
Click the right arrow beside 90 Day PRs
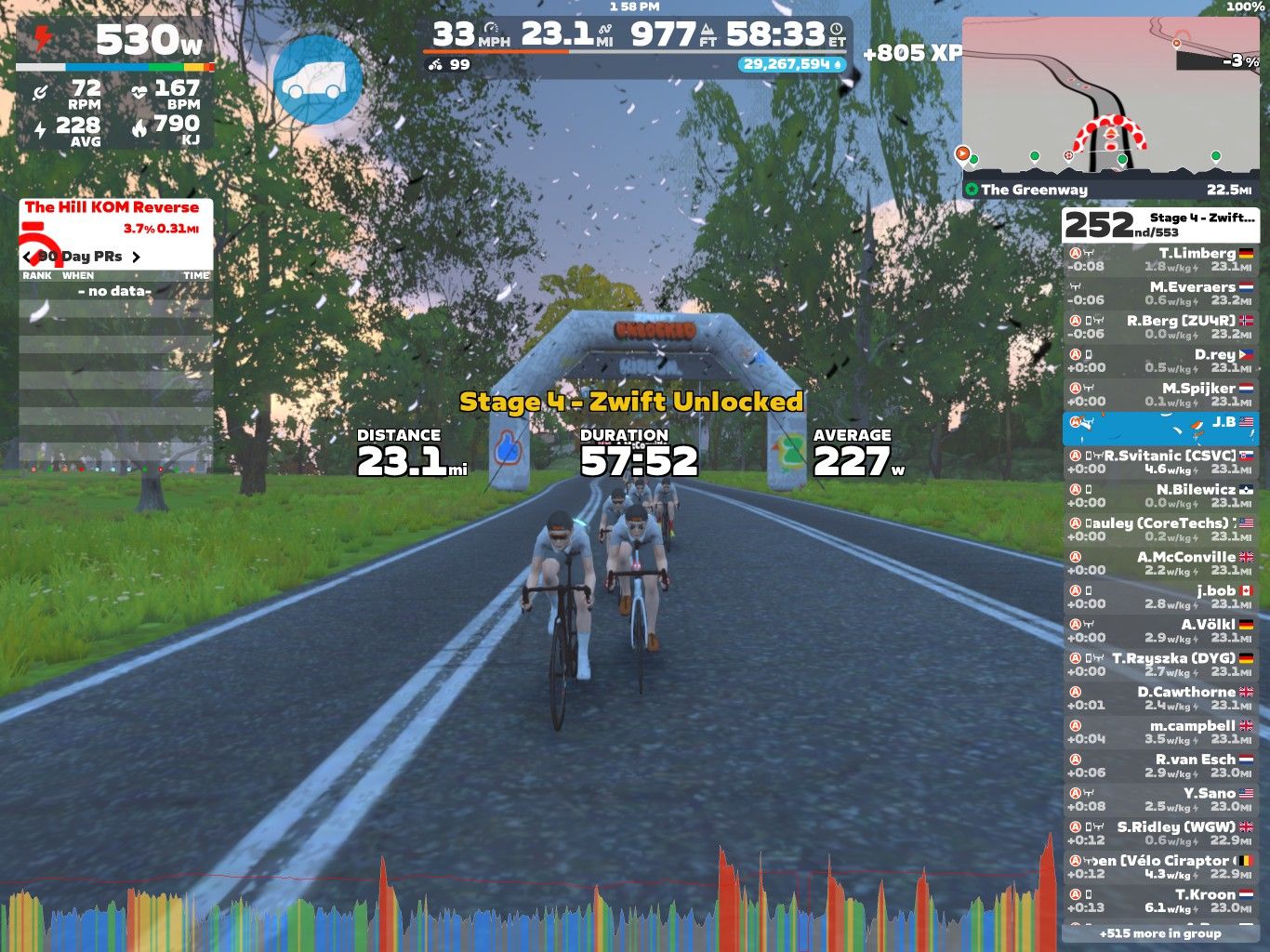point(136,257)
